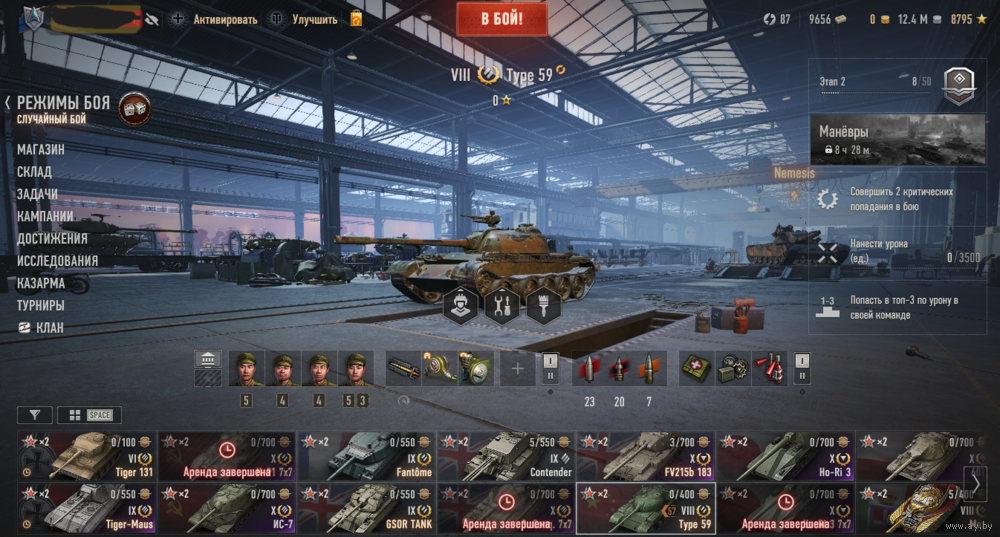The image size is (1000, 537).
Task: Open the wrench and screwdriver maintenance icon
Action: (501, 305)
